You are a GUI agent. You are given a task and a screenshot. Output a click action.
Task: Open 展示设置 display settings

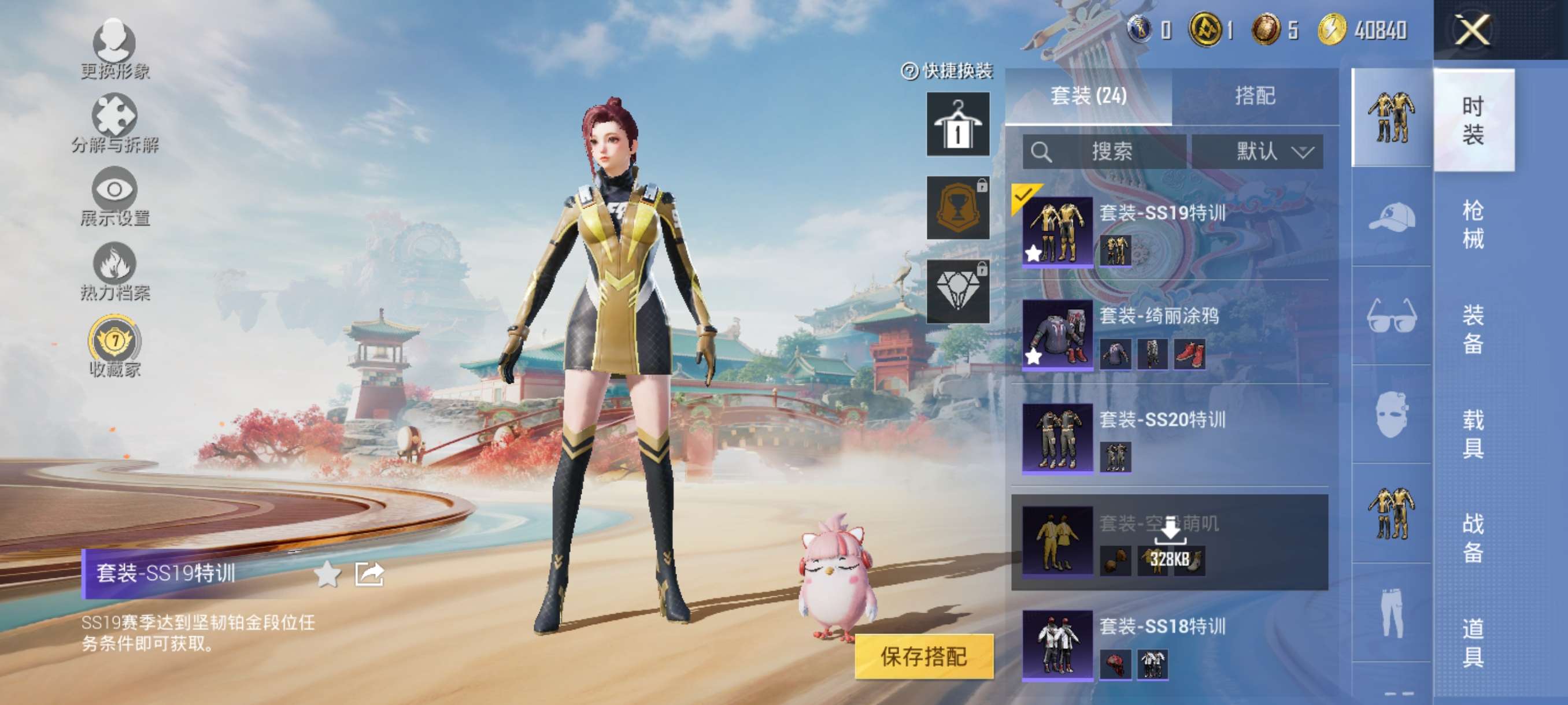114,196
